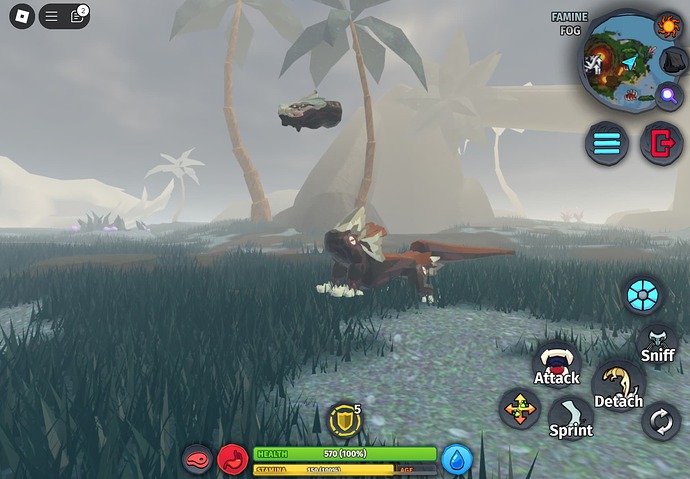690x479 pixels.
Task: Tap the Attack bite button
Action: 556,366
